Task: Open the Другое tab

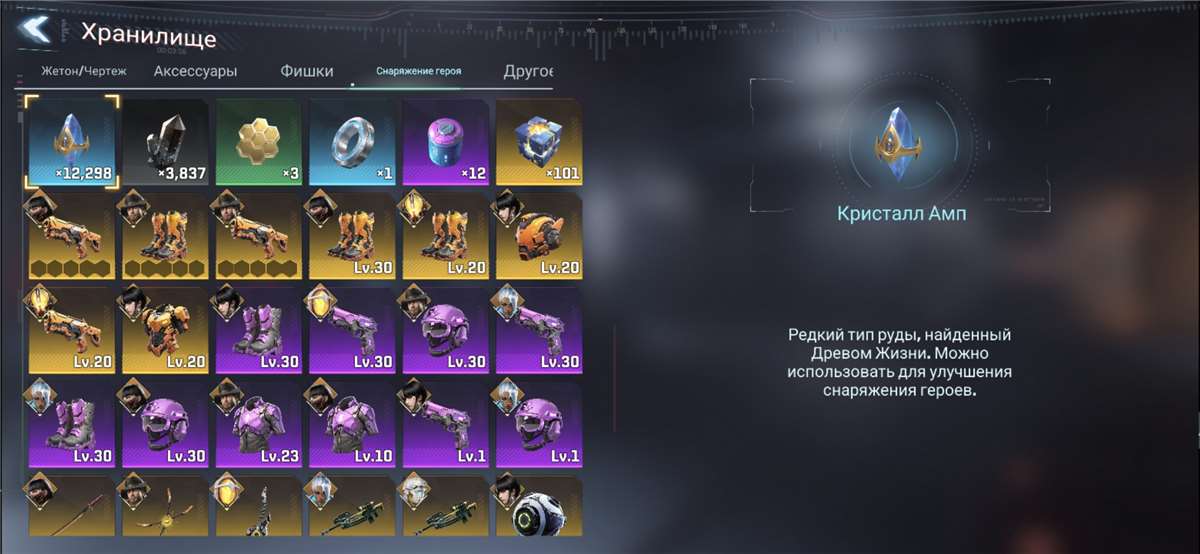Action: pos(529,72)
